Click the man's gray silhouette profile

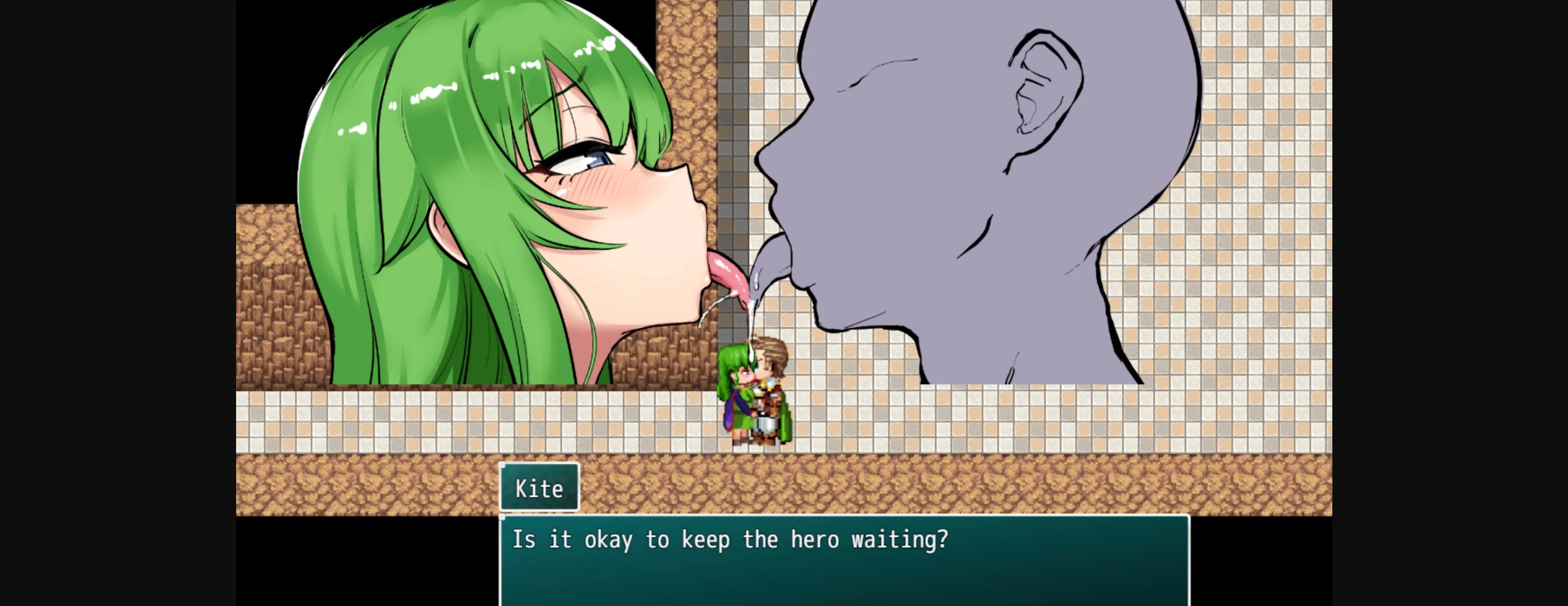[974, 183]
